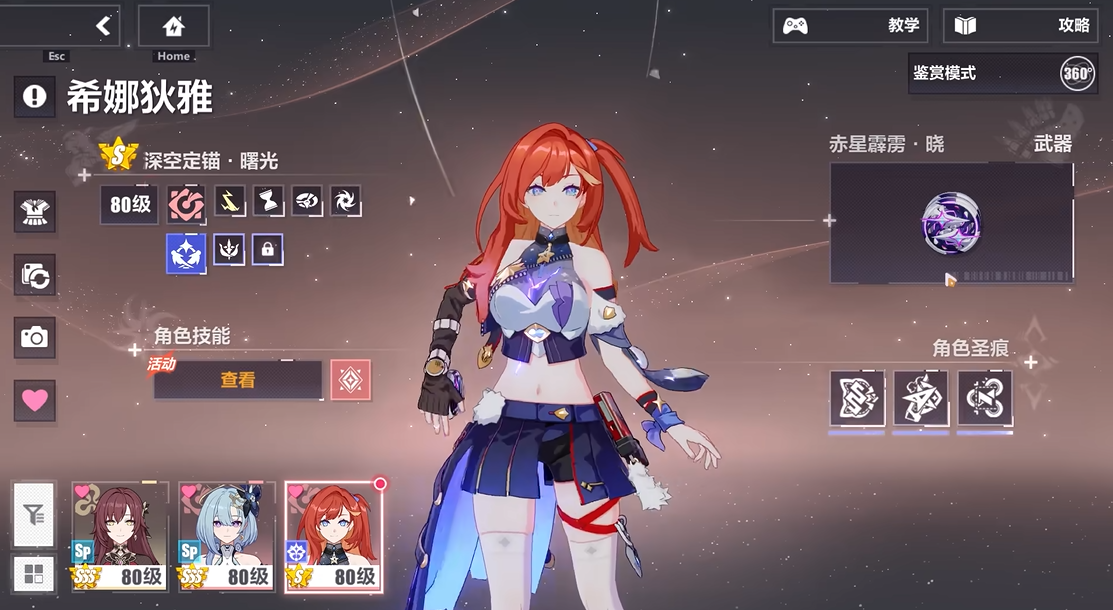Screen dimensions: 1113x610
Task: Open the 攻略 strategy guide
Action: click(x=1020, y=26)
